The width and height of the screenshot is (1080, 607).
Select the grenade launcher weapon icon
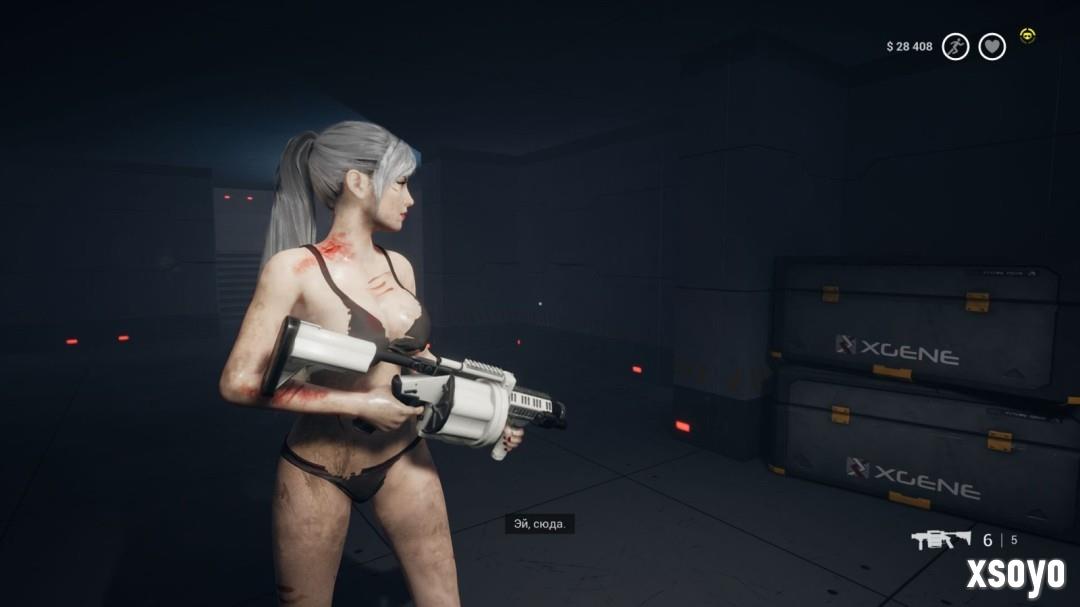940,540
